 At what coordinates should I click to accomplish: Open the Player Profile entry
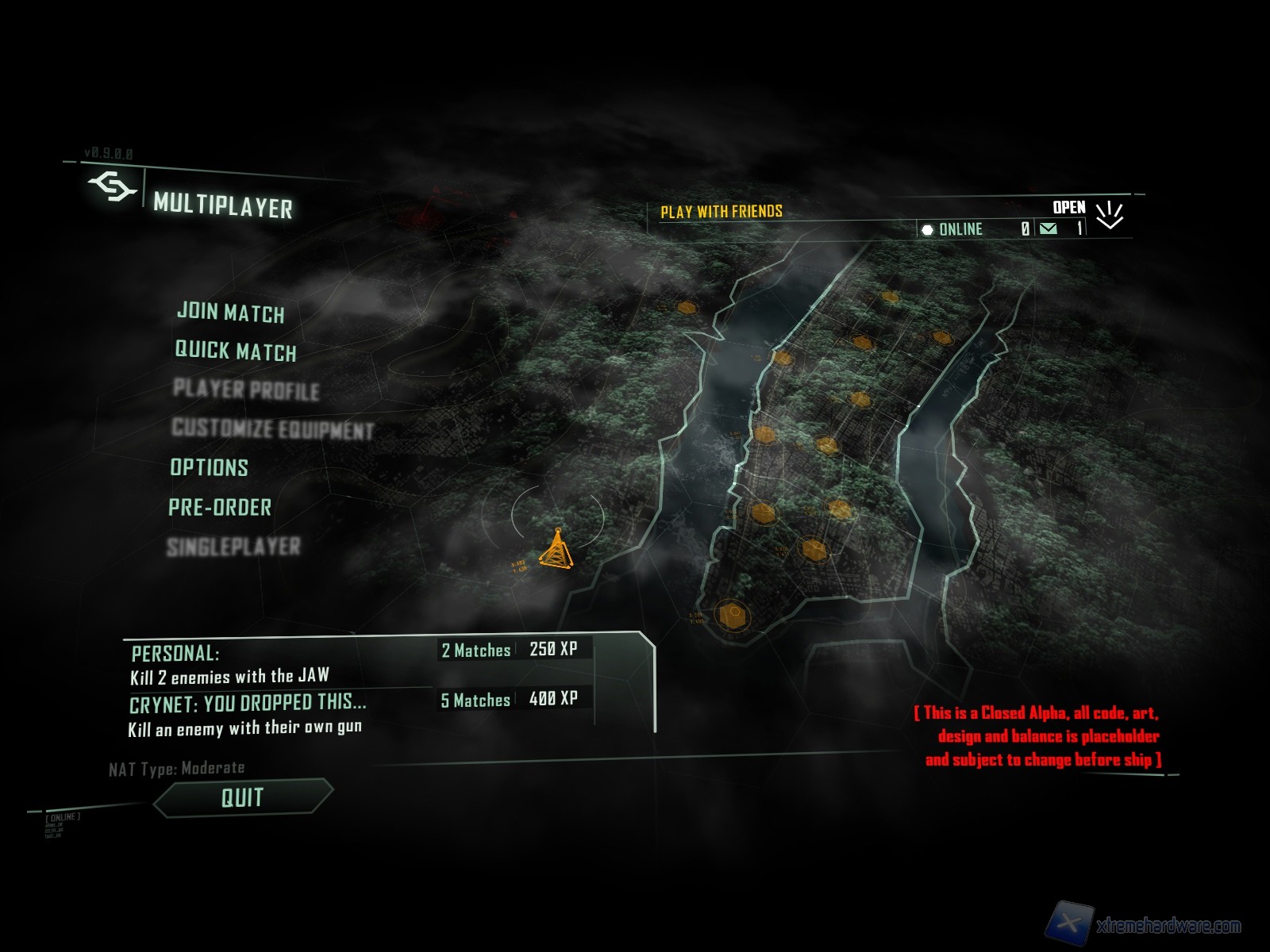tap(246, 390)
